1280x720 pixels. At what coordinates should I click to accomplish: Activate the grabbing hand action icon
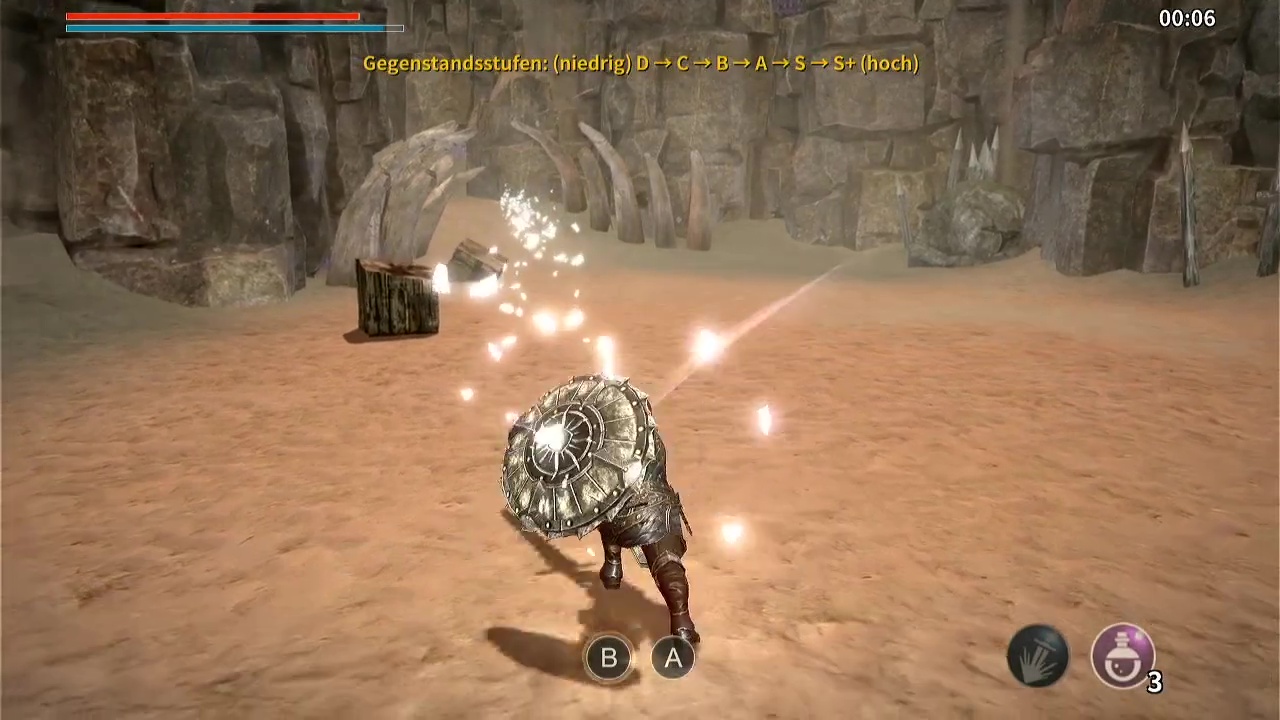pyautogui.click(x=1038, y=656)
